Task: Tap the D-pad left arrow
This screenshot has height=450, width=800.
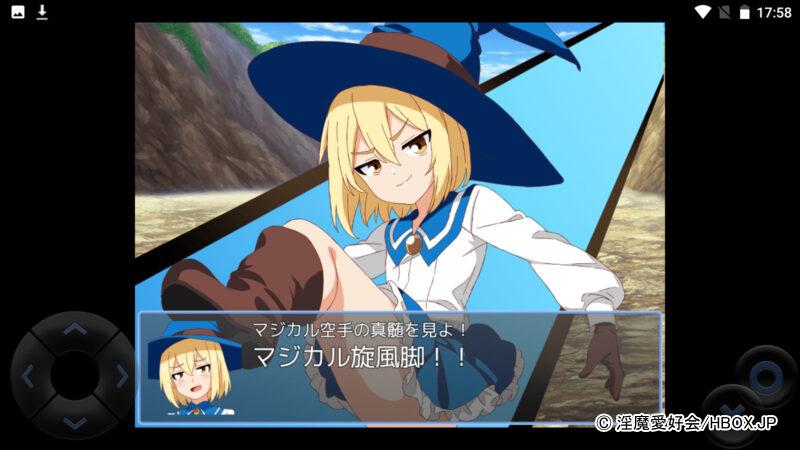Action: 28,377
